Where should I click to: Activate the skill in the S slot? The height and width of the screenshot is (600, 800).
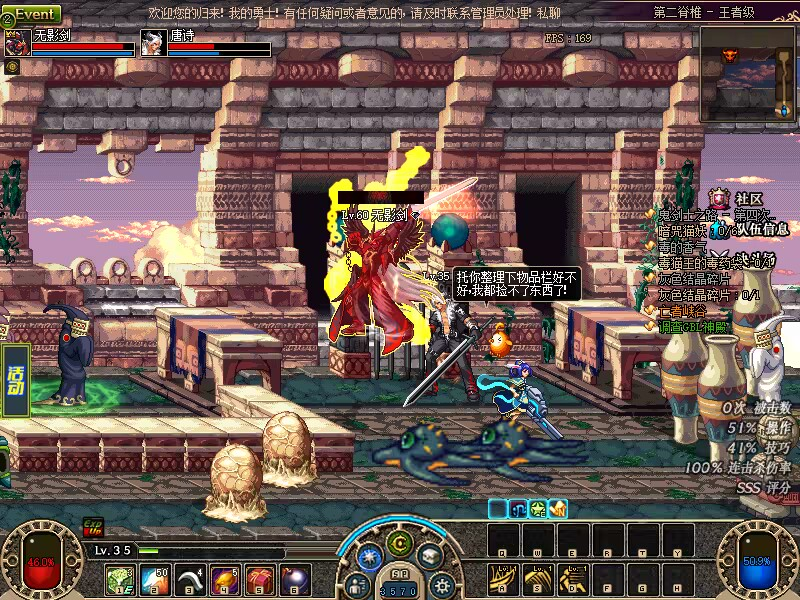tap(538, 577)
